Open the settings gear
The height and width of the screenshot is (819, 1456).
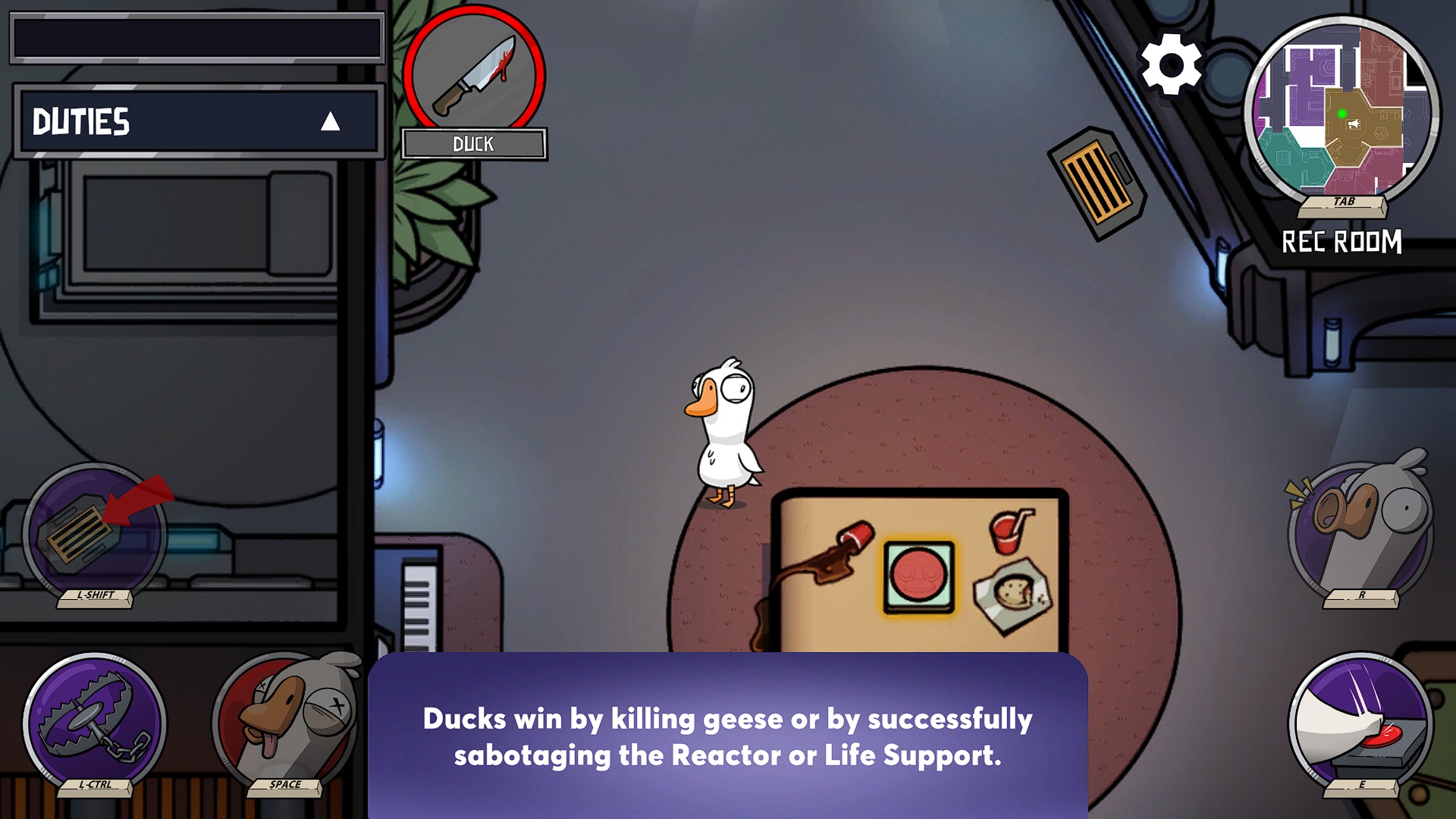pos(1172,64)
